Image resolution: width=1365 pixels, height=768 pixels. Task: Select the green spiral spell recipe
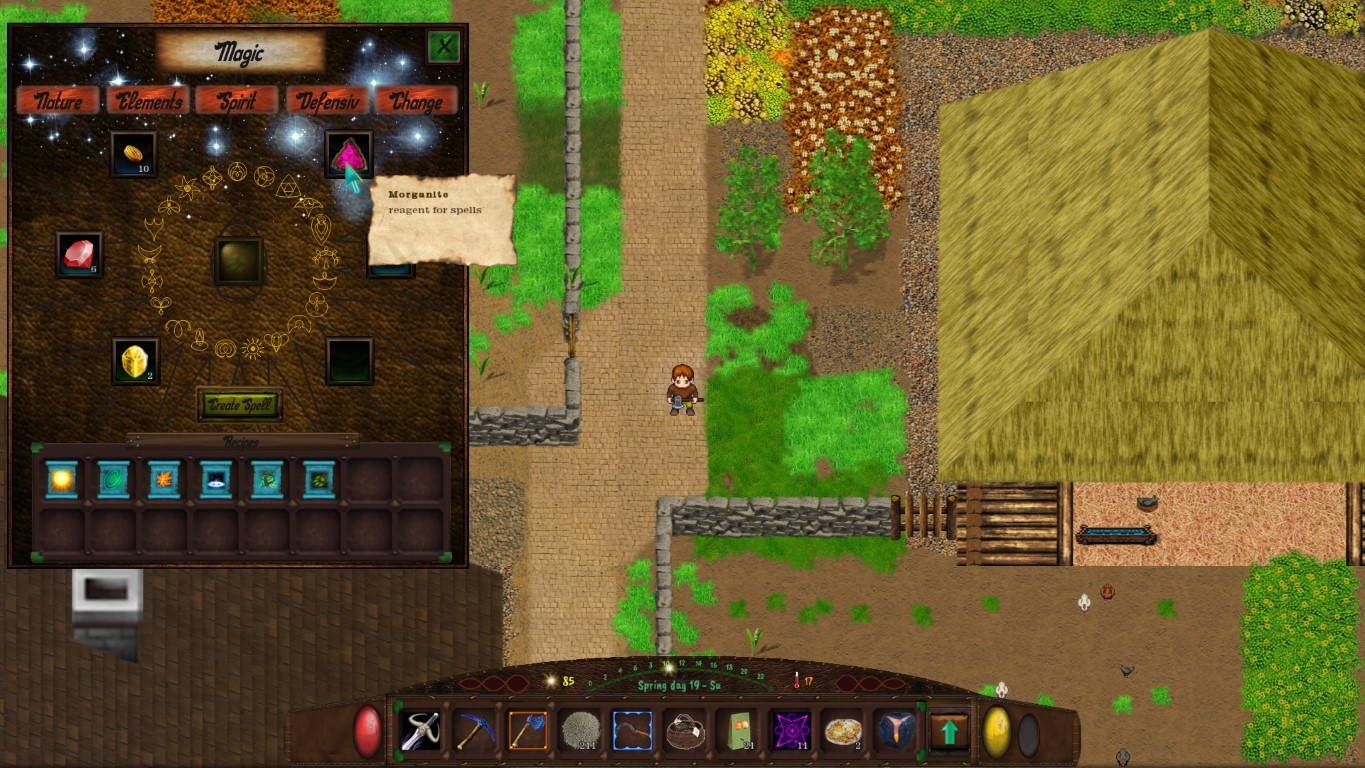tap(113, 480)
